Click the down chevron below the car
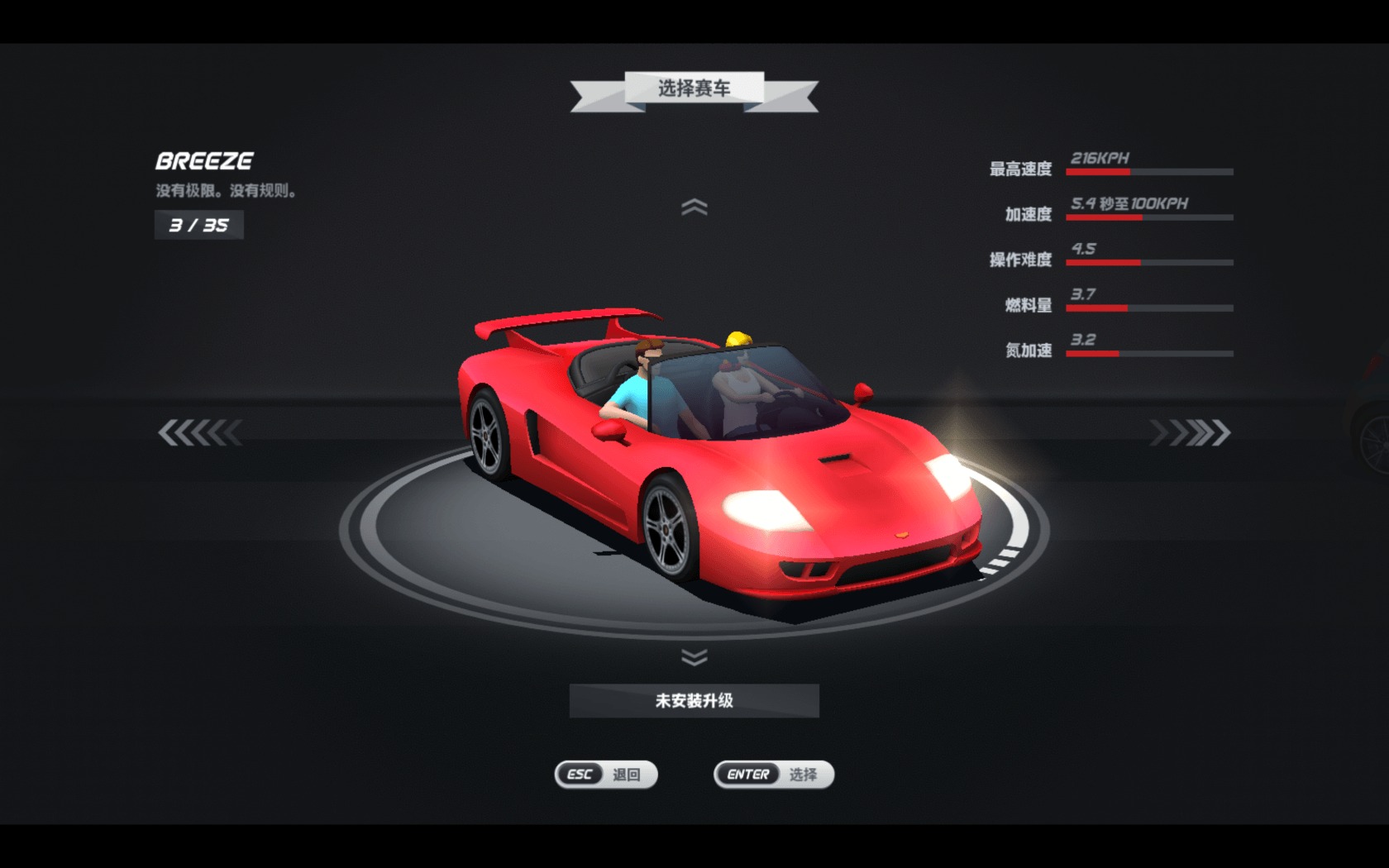1389x868 pixels. click(694, 657)
